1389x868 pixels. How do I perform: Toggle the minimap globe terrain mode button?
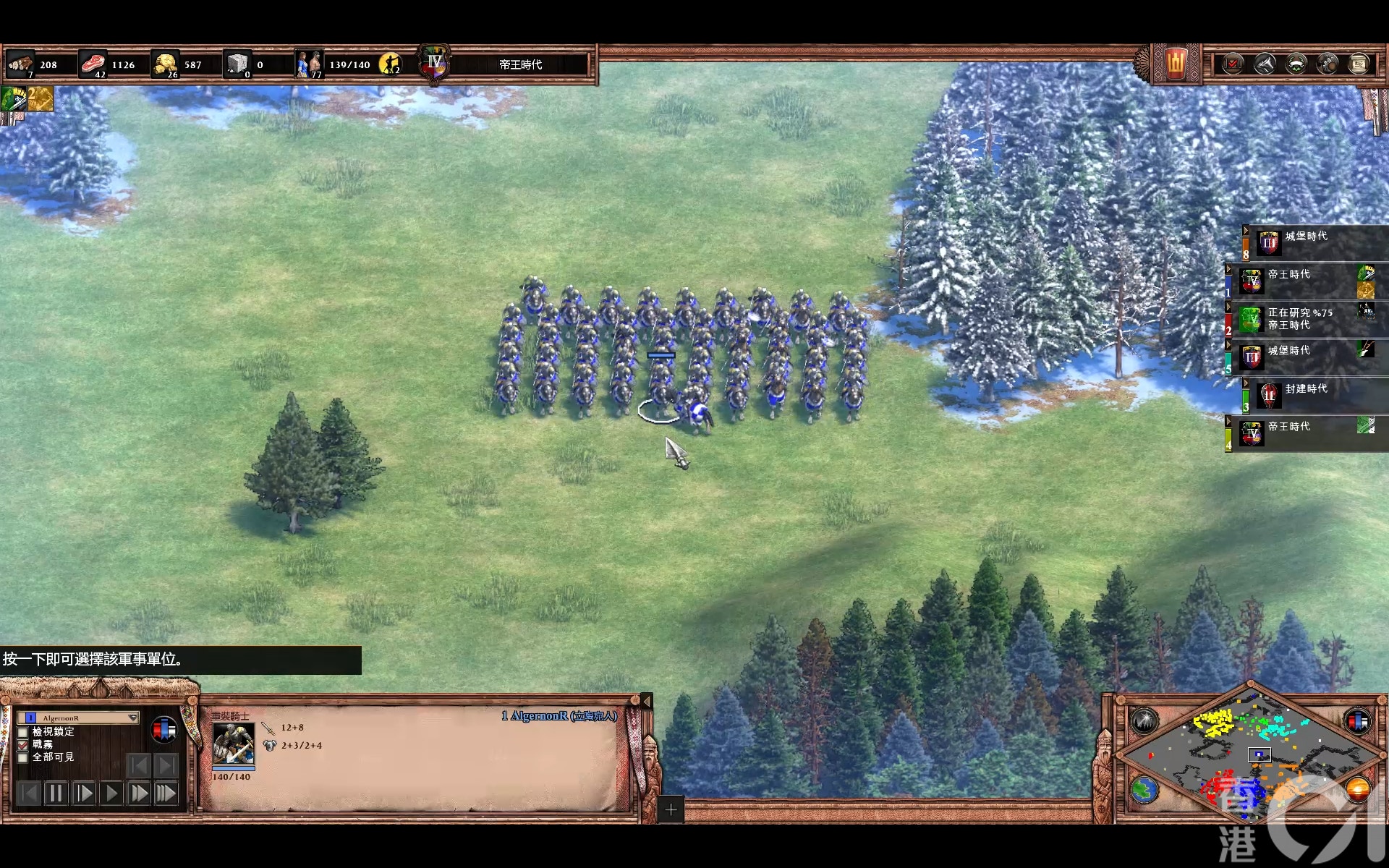coord(1144,790)
